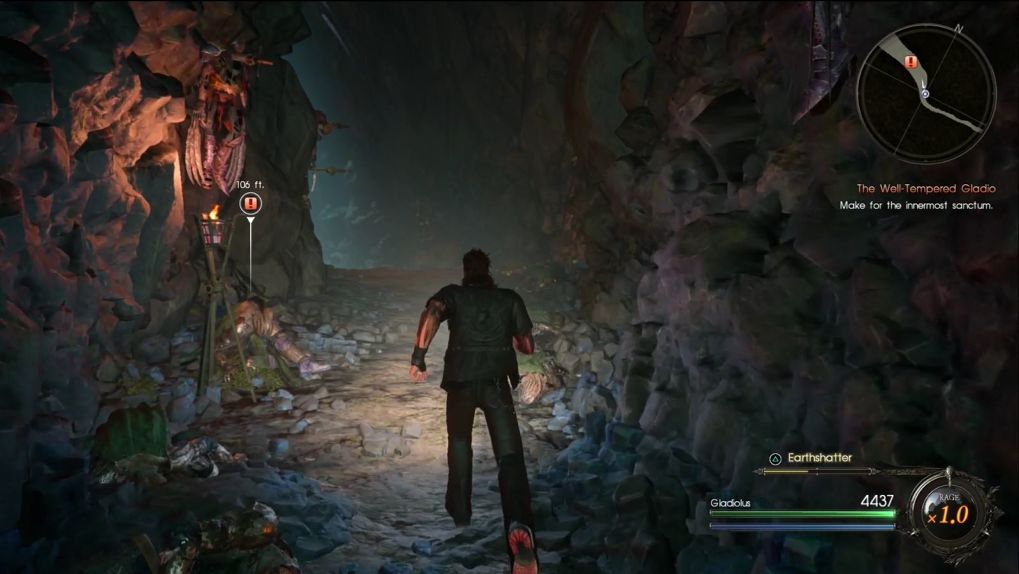Open the circular minimap
This screenshot has height=574, width=1019.
(925, 93)
